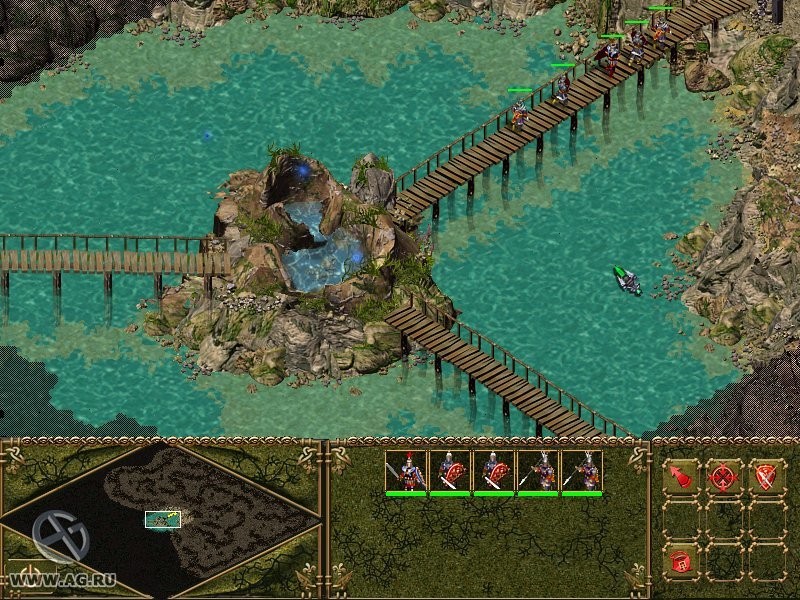The height and width of the screenshot is (600, 800).
Task: Activate the red arrow move command
Action: [x=682, y=476]
